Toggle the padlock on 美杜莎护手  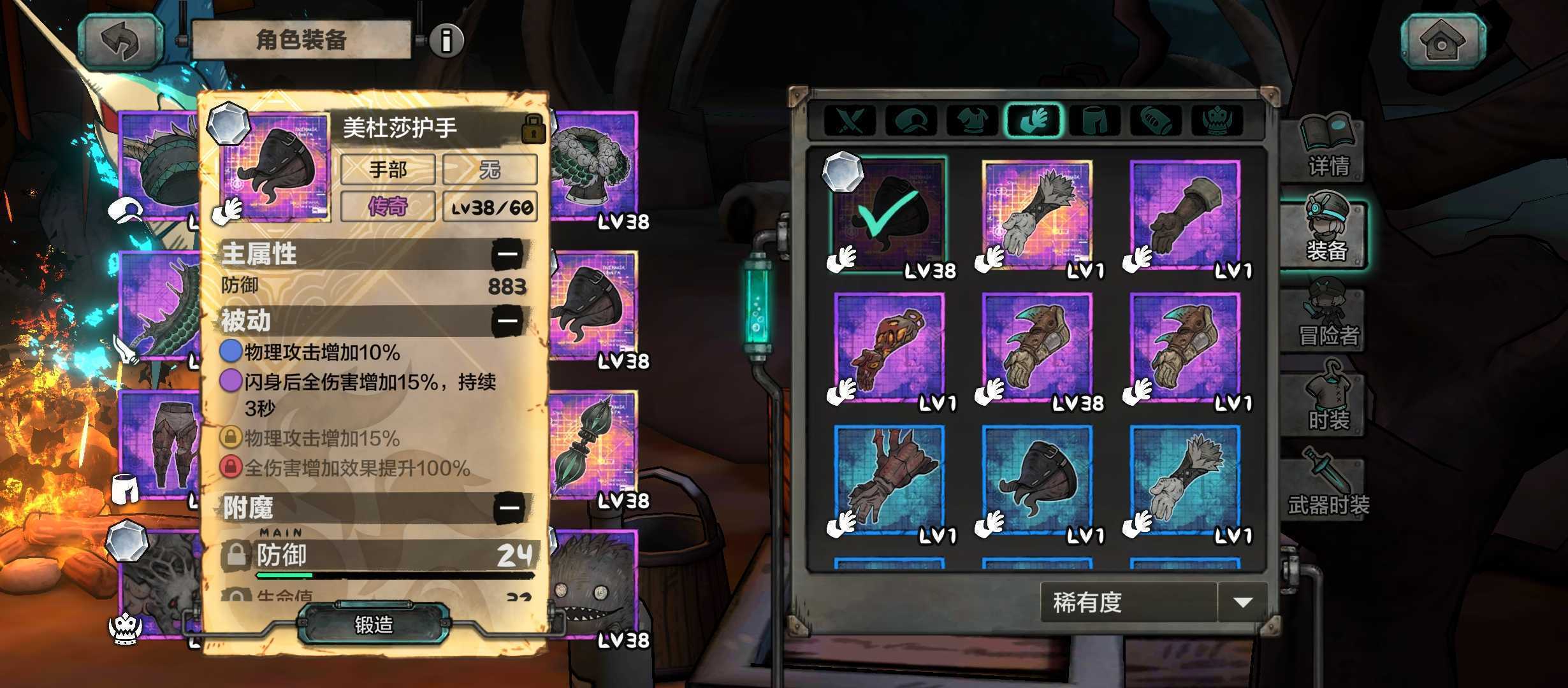pos(533,129)
